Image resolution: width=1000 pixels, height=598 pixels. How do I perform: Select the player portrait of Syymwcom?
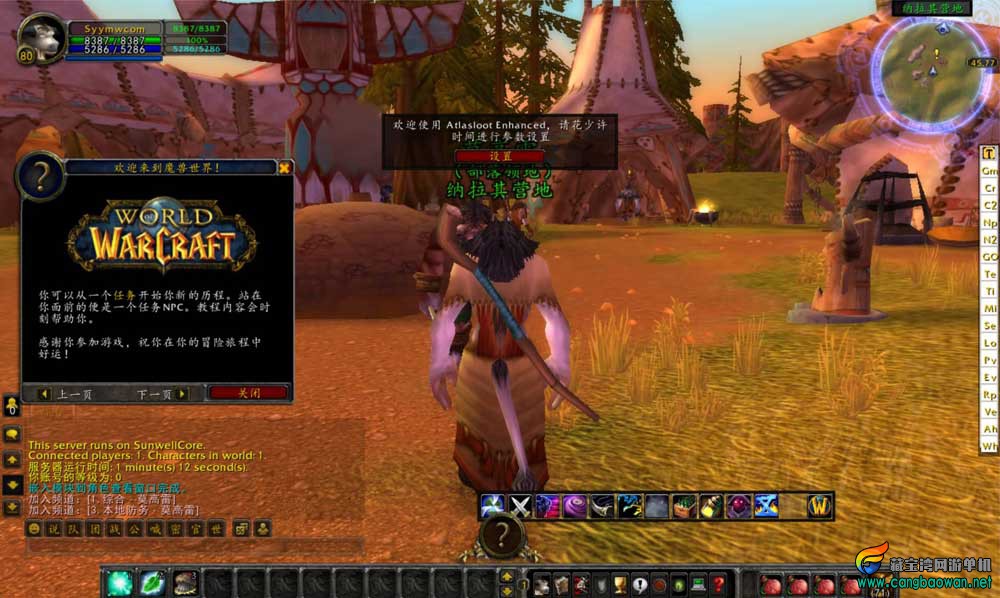point(41,34)
